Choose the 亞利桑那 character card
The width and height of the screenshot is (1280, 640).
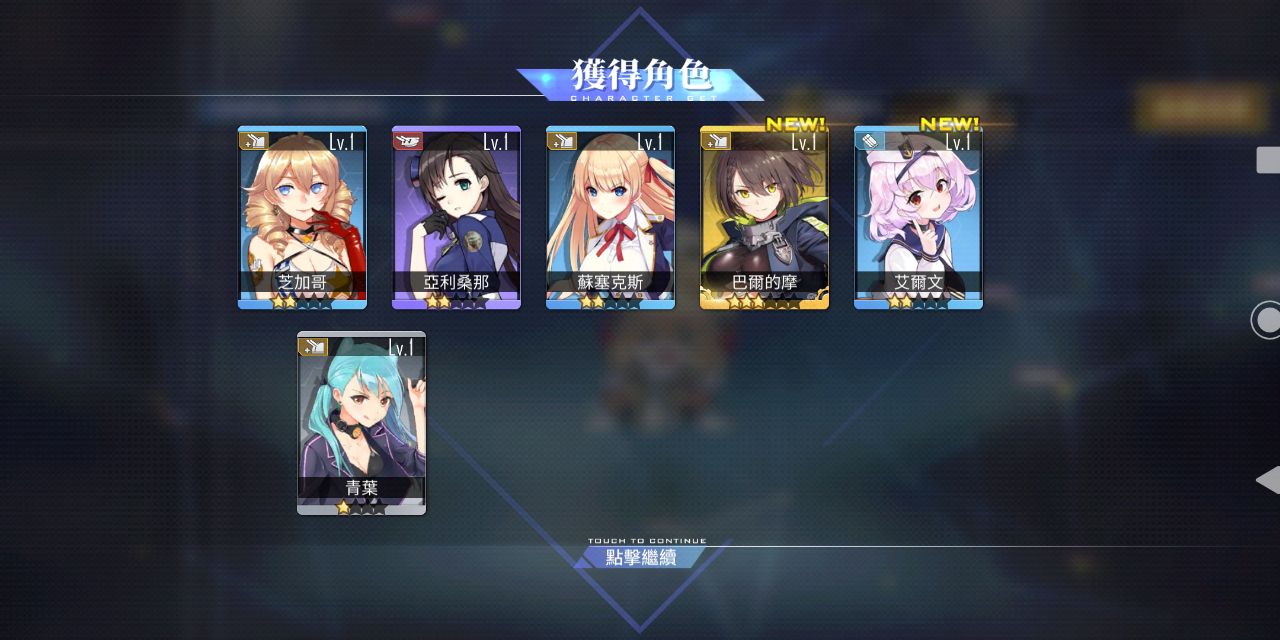coord(456,217)
